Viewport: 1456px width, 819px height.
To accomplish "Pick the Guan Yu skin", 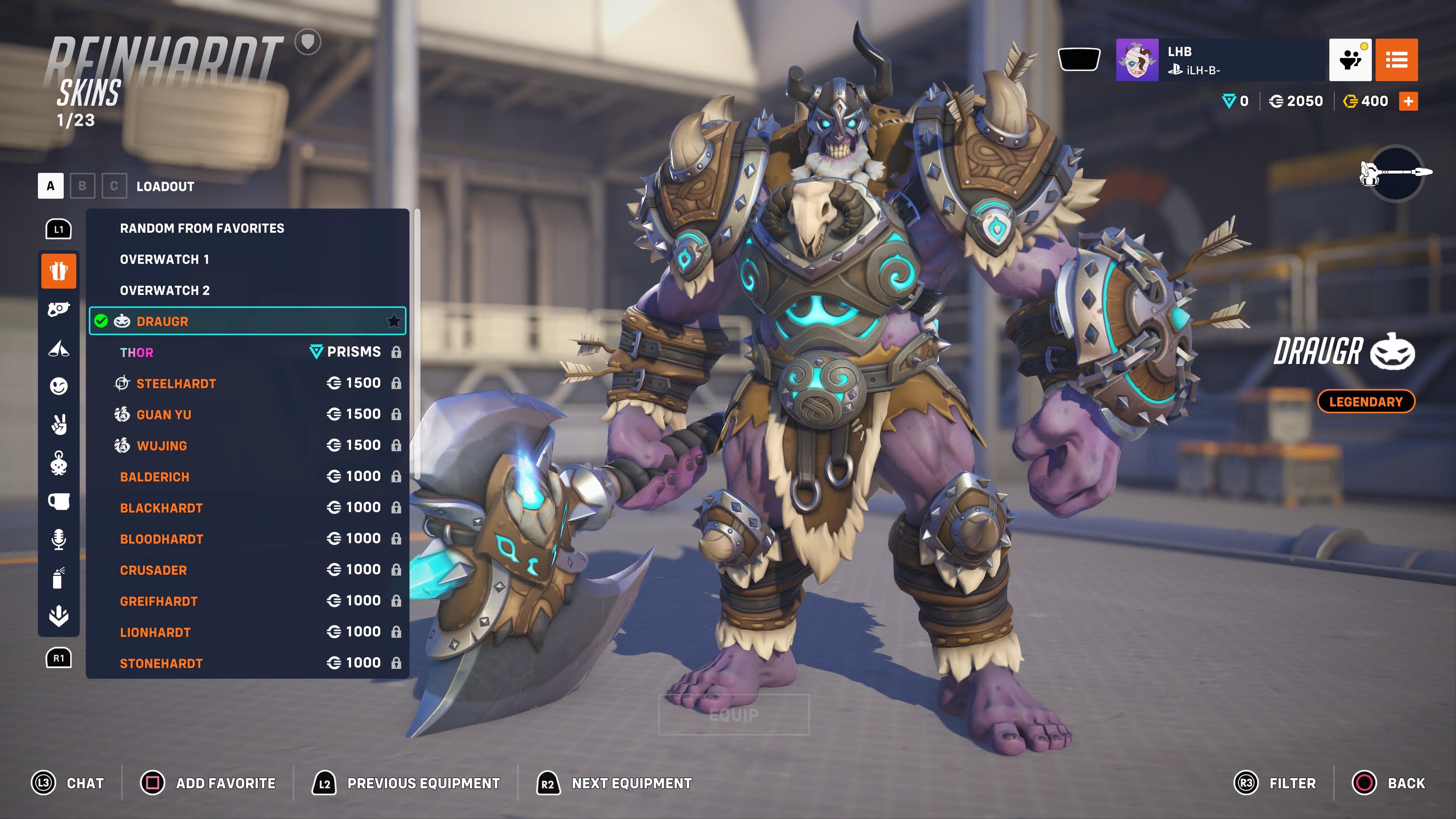I will click(247, 414).
